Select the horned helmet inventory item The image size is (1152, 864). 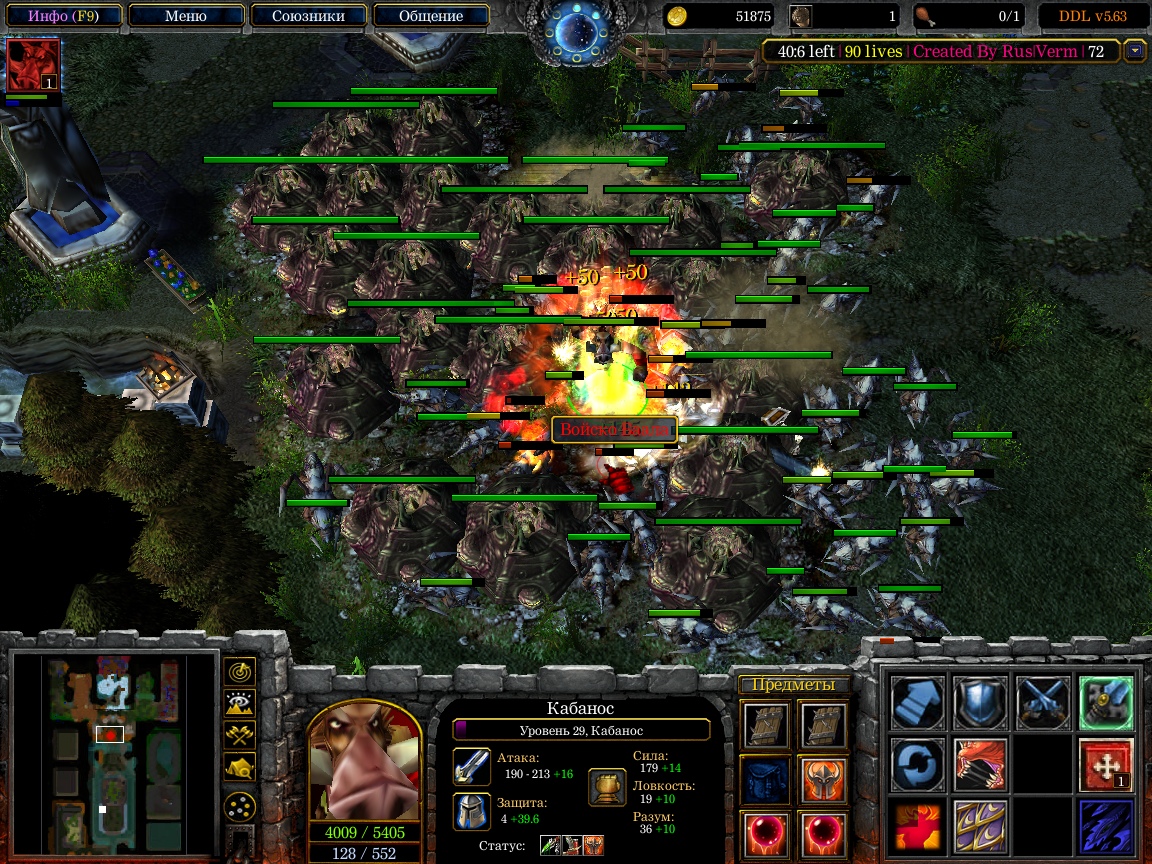click(x=823, y=780)
